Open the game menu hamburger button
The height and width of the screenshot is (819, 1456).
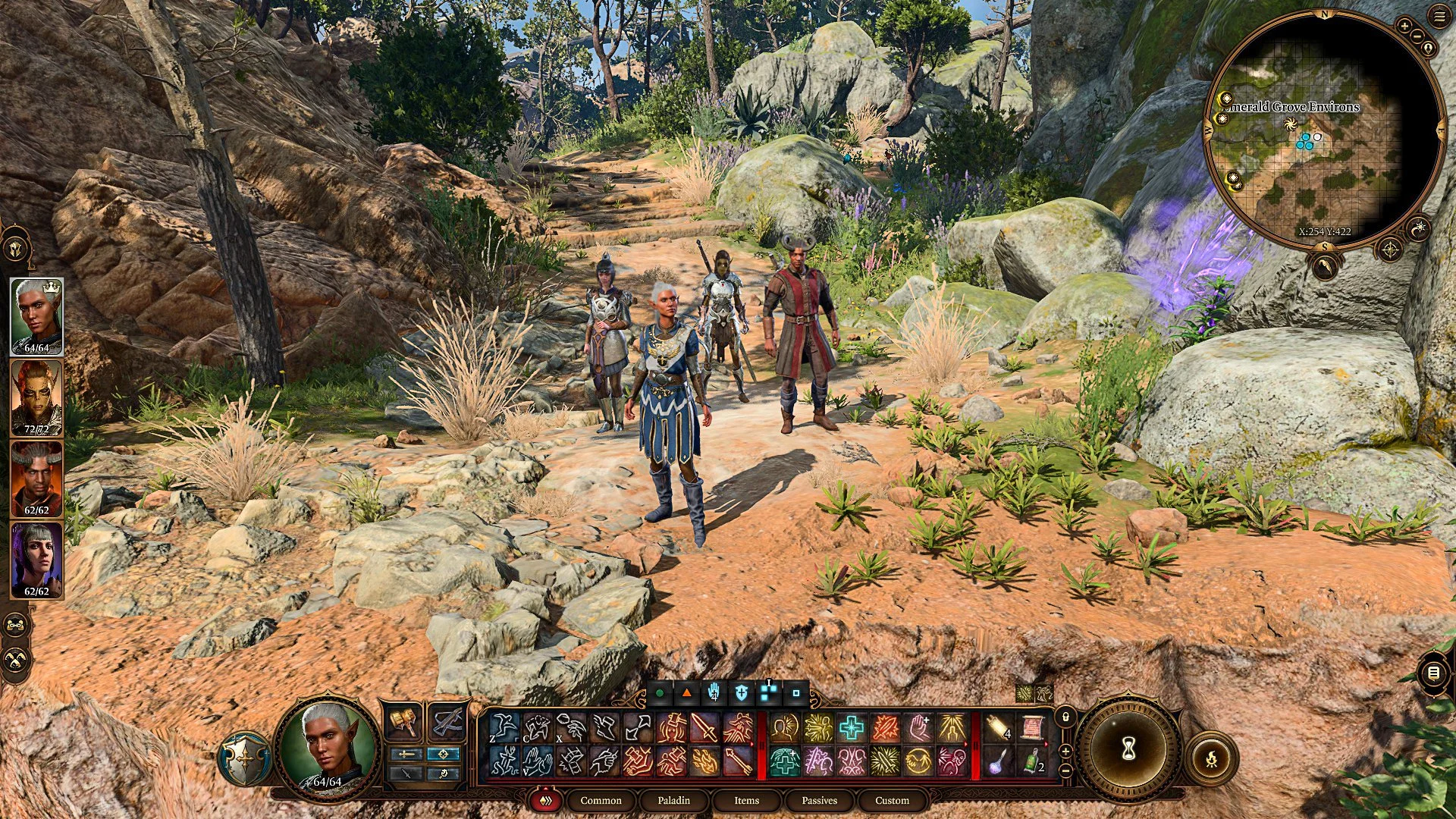point(1439,17)
